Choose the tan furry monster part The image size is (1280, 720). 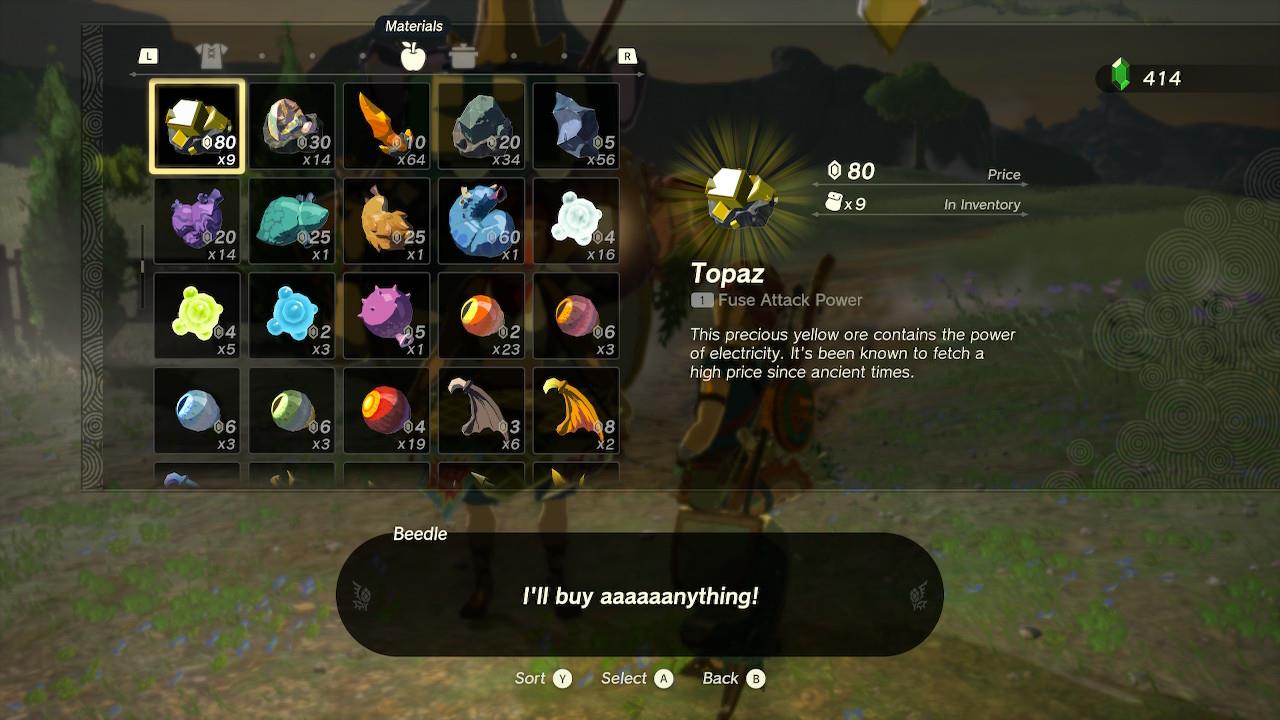click(x=387, y=221)
